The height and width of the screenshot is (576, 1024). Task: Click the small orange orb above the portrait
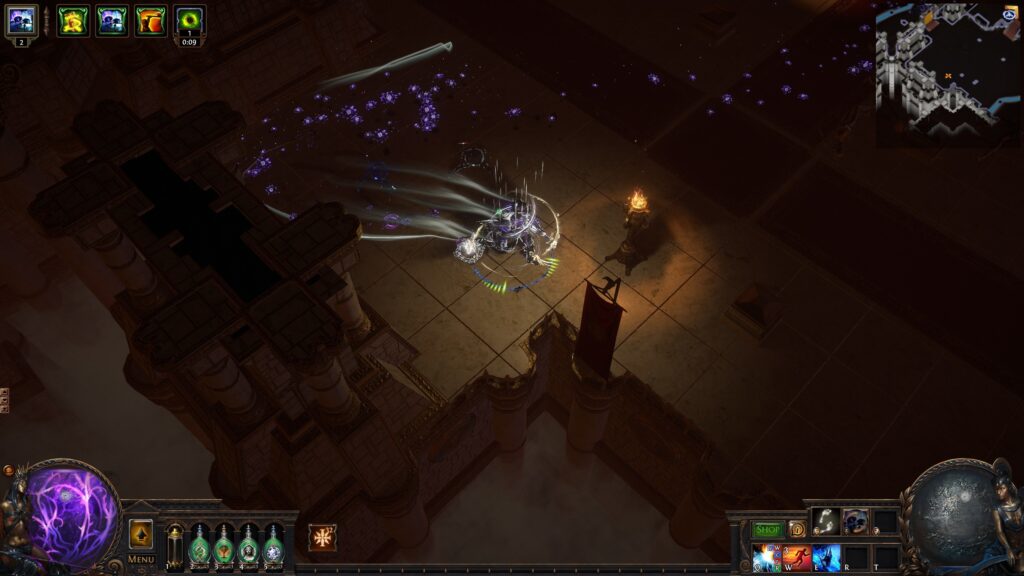pyautogui.click(x=9, y=470)
